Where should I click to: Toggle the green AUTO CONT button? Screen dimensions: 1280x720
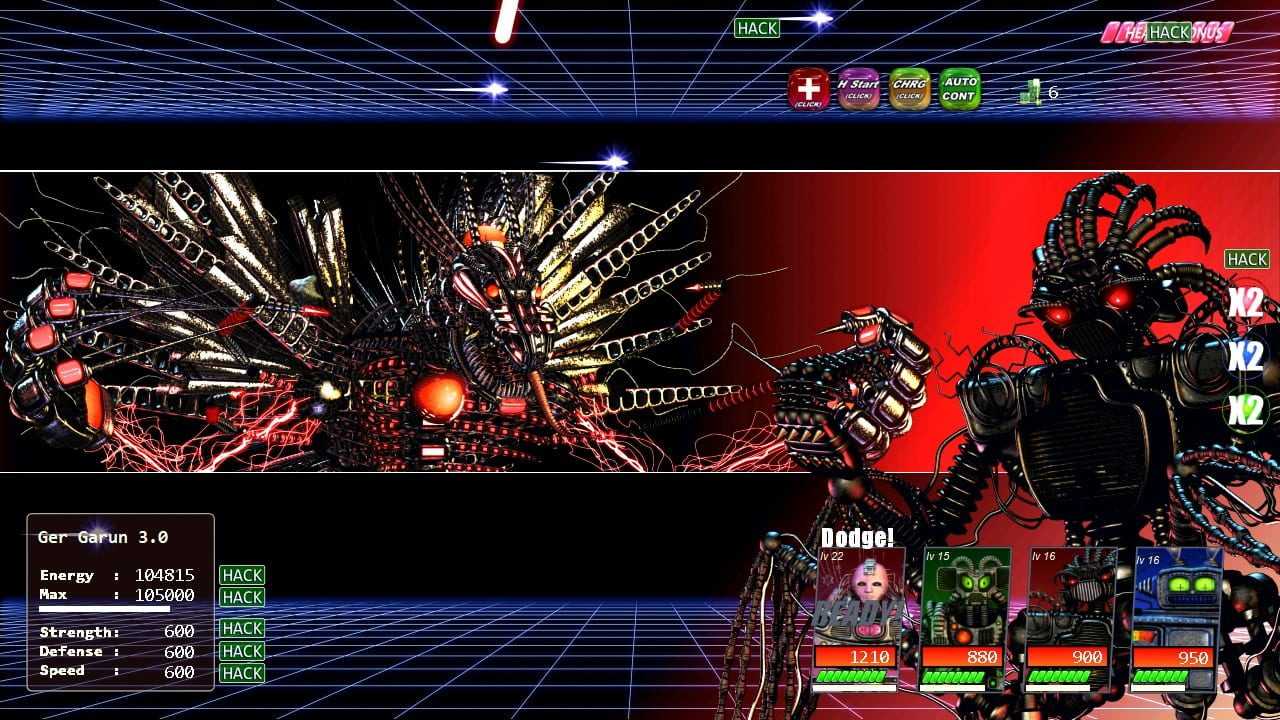point(960,89)
